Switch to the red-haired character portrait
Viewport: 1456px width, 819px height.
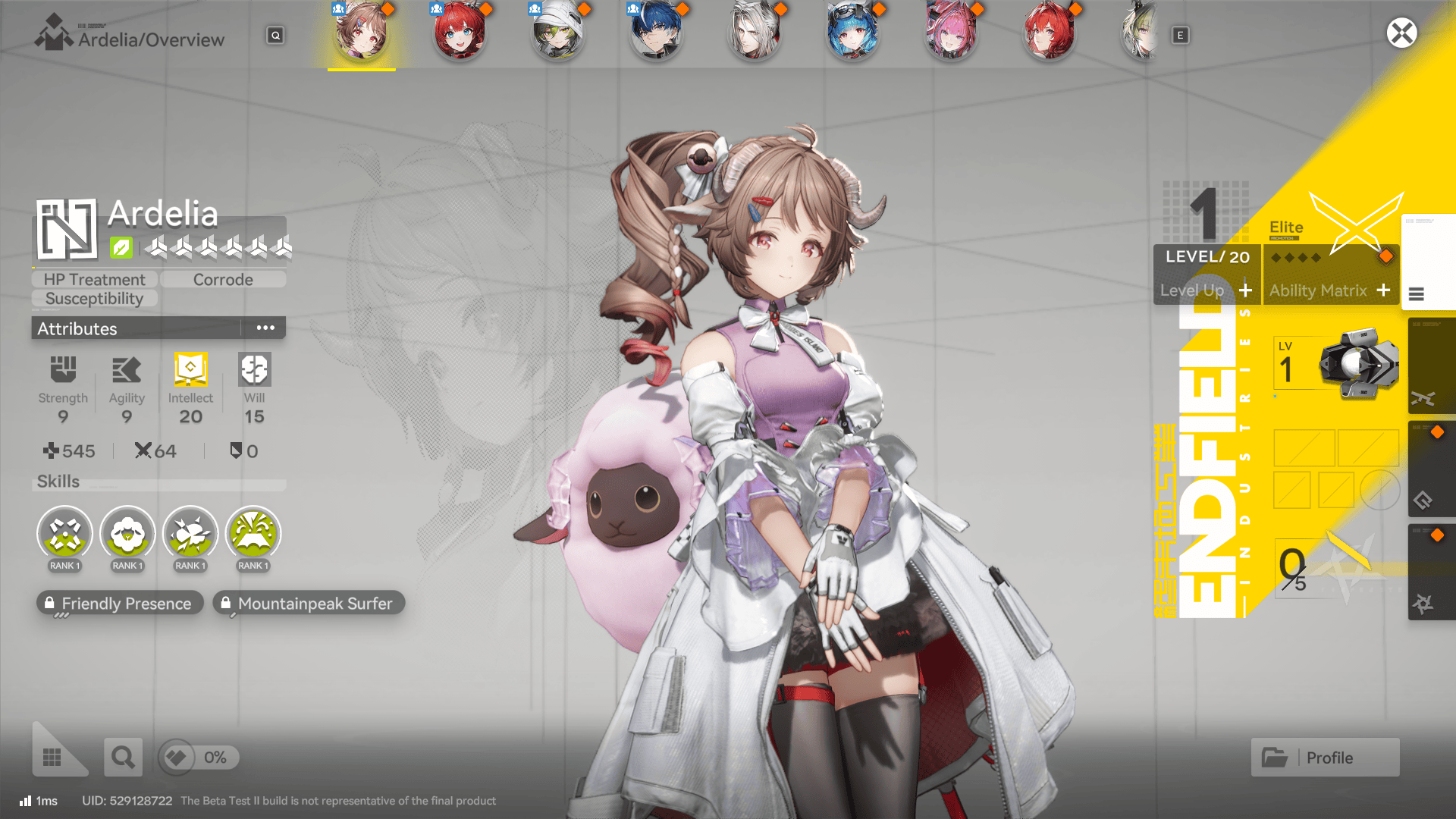[x=459, y=33]
